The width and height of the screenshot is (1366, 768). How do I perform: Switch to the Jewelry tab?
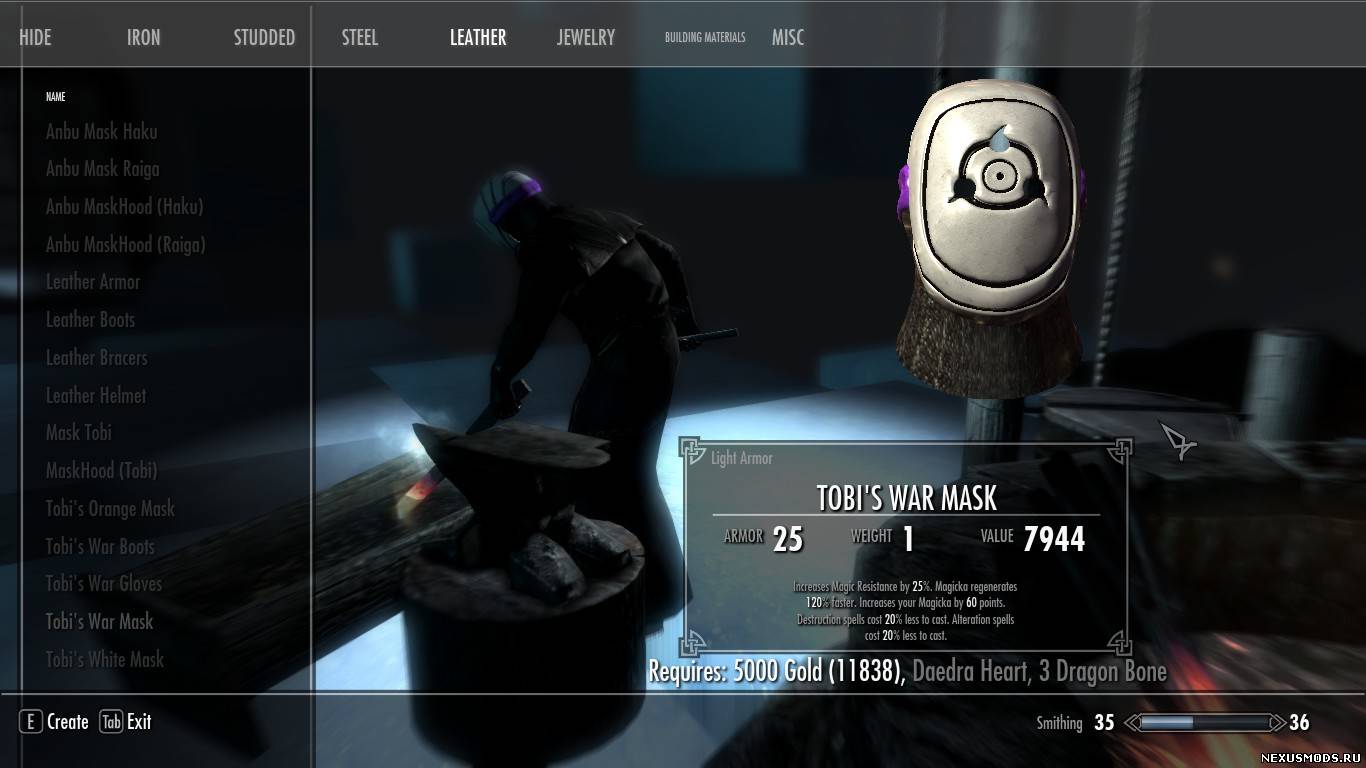(x=586, y=38)
